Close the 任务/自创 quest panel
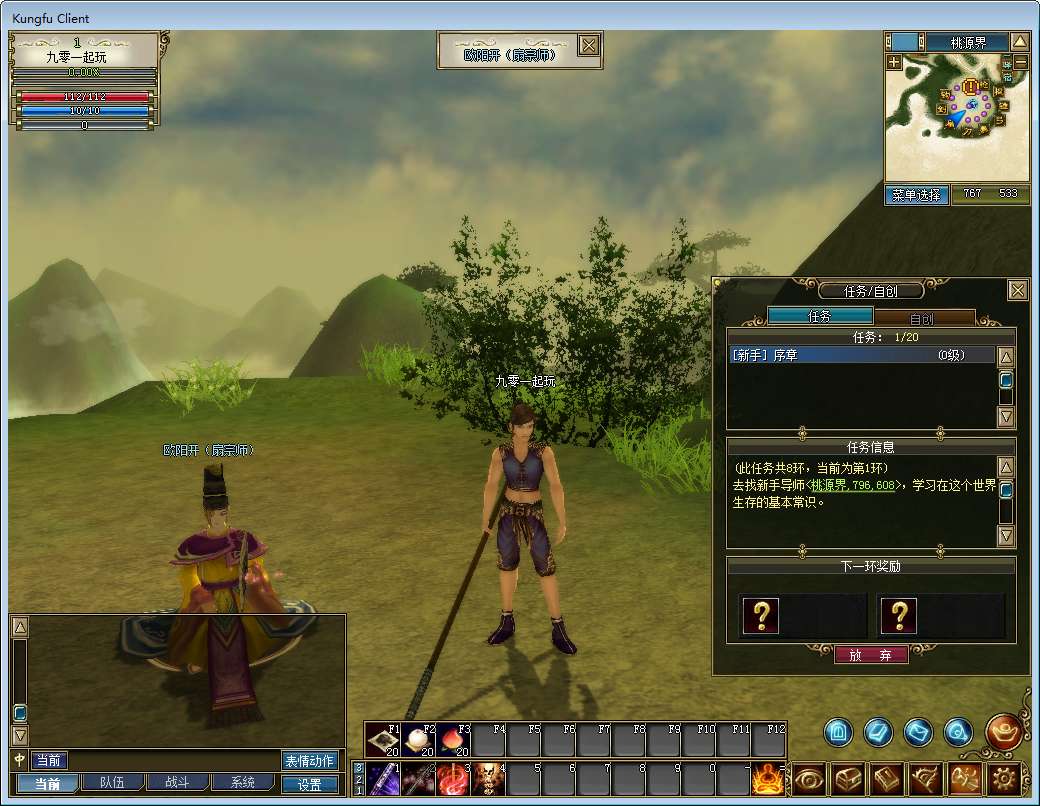1040x806 pixels. 1017,290
